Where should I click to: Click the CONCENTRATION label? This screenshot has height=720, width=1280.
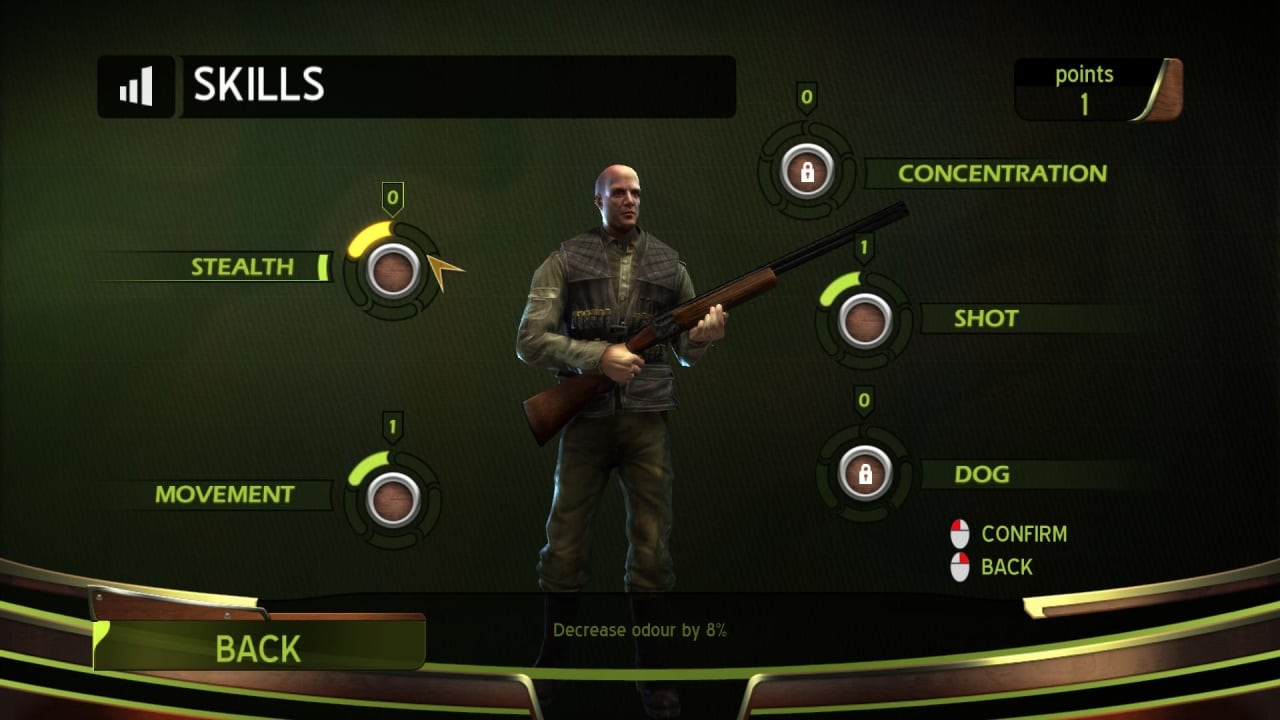coord(1002,173)
